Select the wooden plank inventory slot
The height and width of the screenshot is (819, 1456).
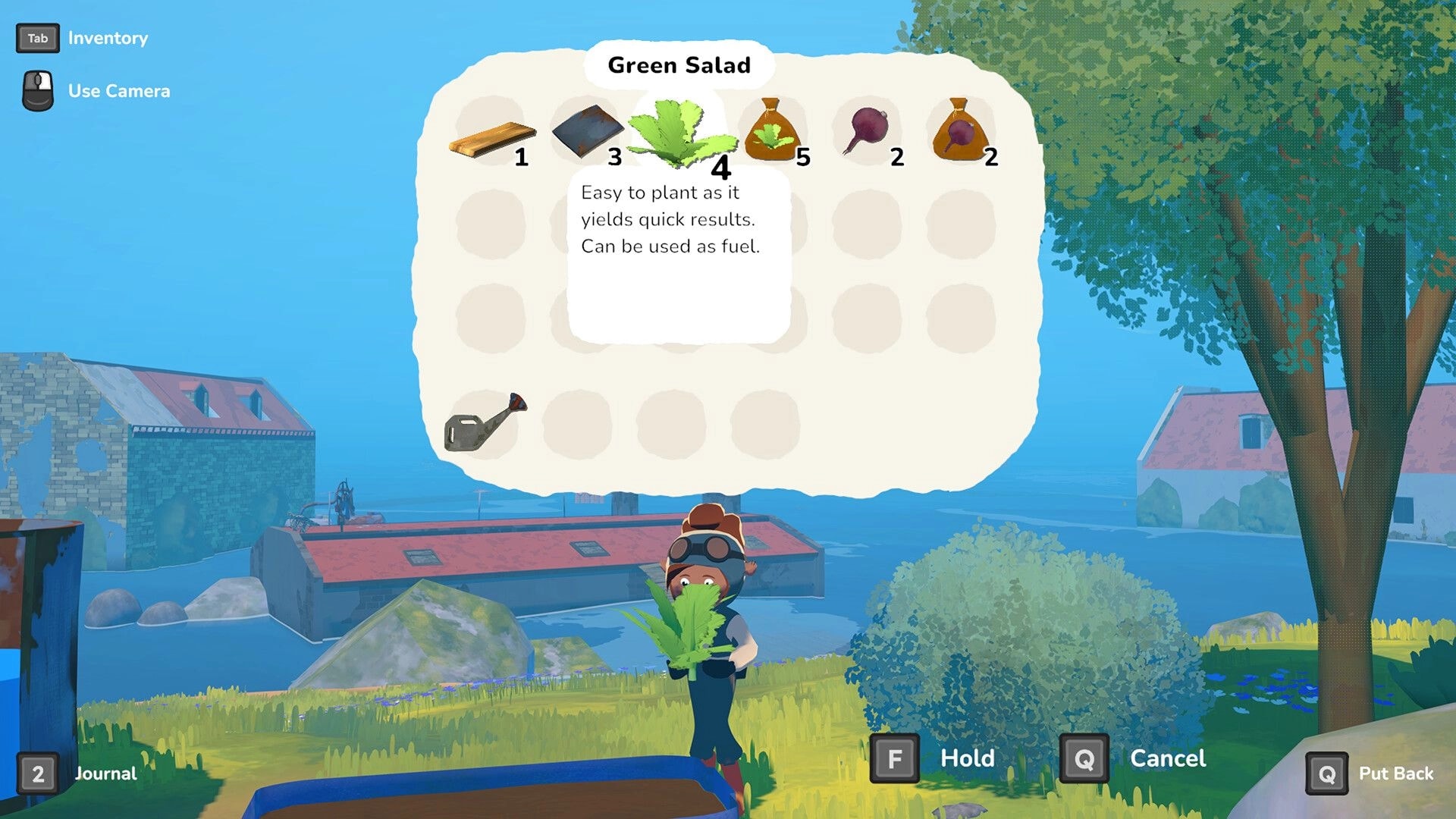pos(489,136)
